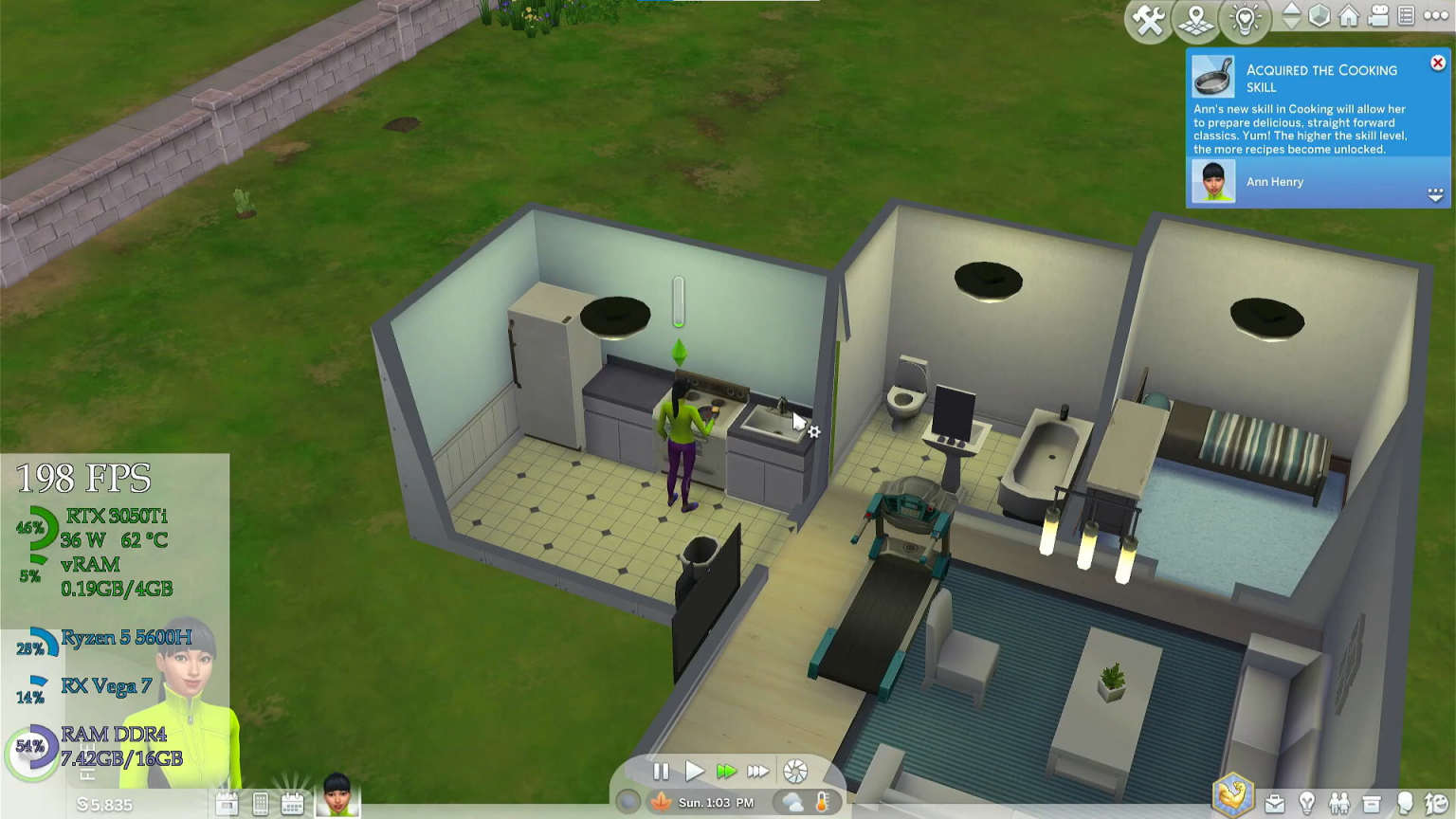The height and width of the screenshot is (819, 1456).
Task: Dismiss the Acquired Cooking Skill notification
Action: (x=1437, y=62)
